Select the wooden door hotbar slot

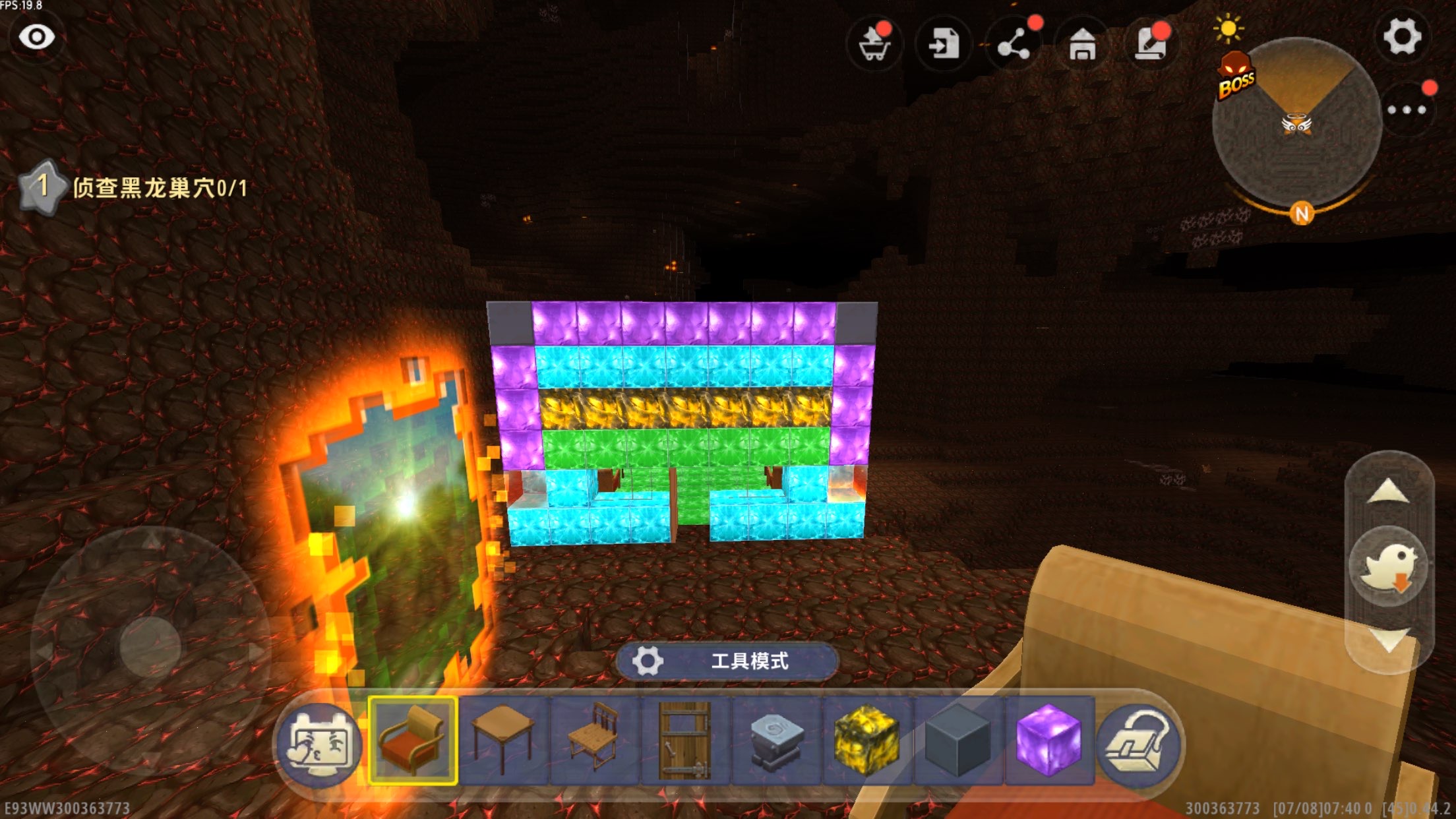pyautogui.click(x=685, y=740)
